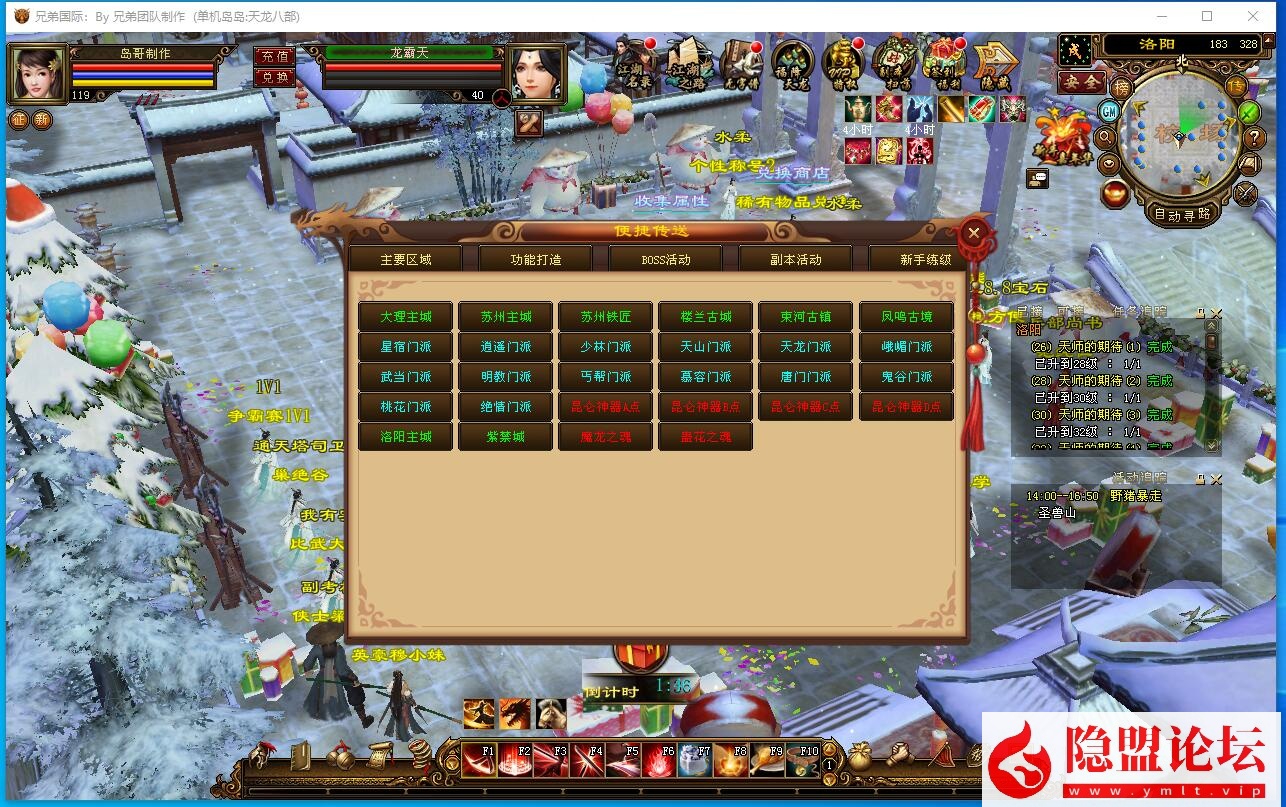Switch to the 功能打造 tab
The image size is (1286, 807).
pyautogui.click(x=536, y=260)
